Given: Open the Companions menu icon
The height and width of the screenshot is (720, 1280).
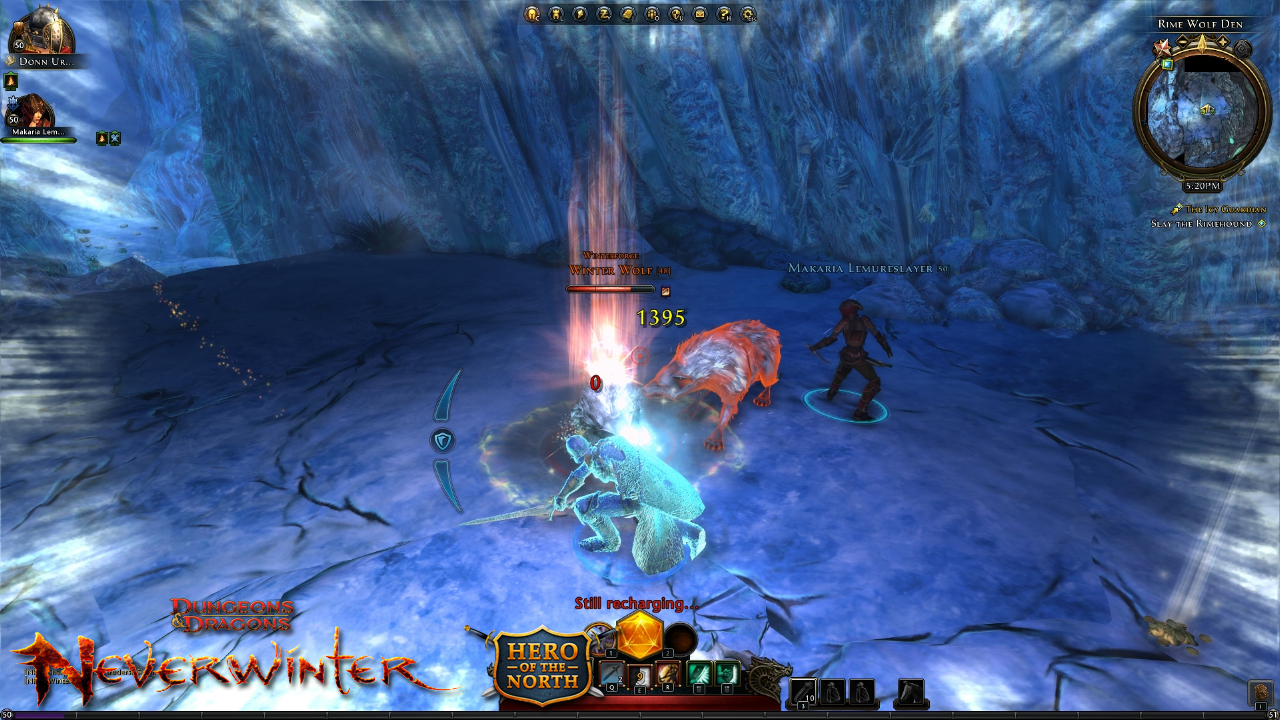Looking at the screenshot, I should (556, 13).
